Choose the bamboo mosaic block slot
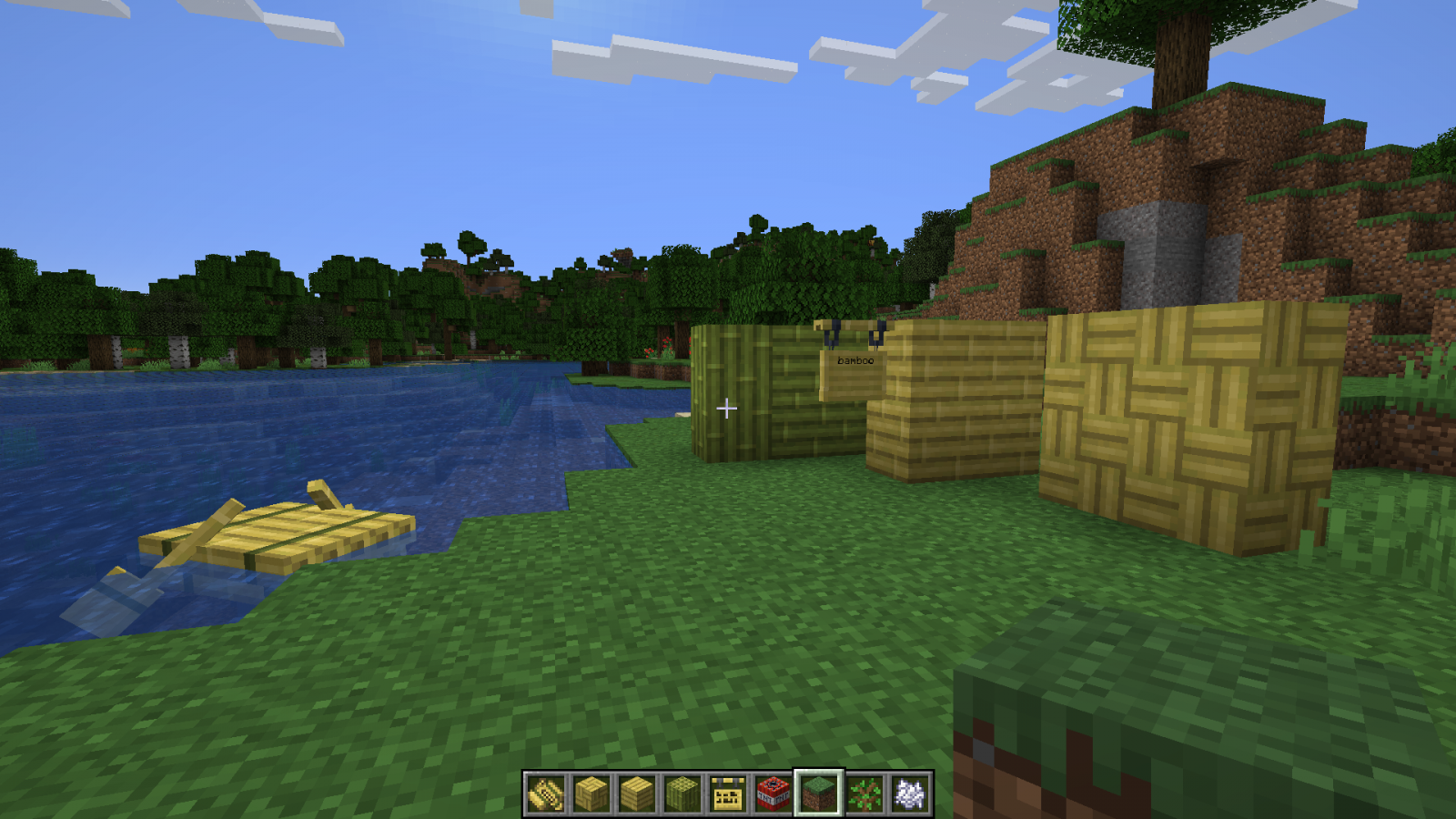1456x819 pixels. pyautogui.click(x=591, y=794)
